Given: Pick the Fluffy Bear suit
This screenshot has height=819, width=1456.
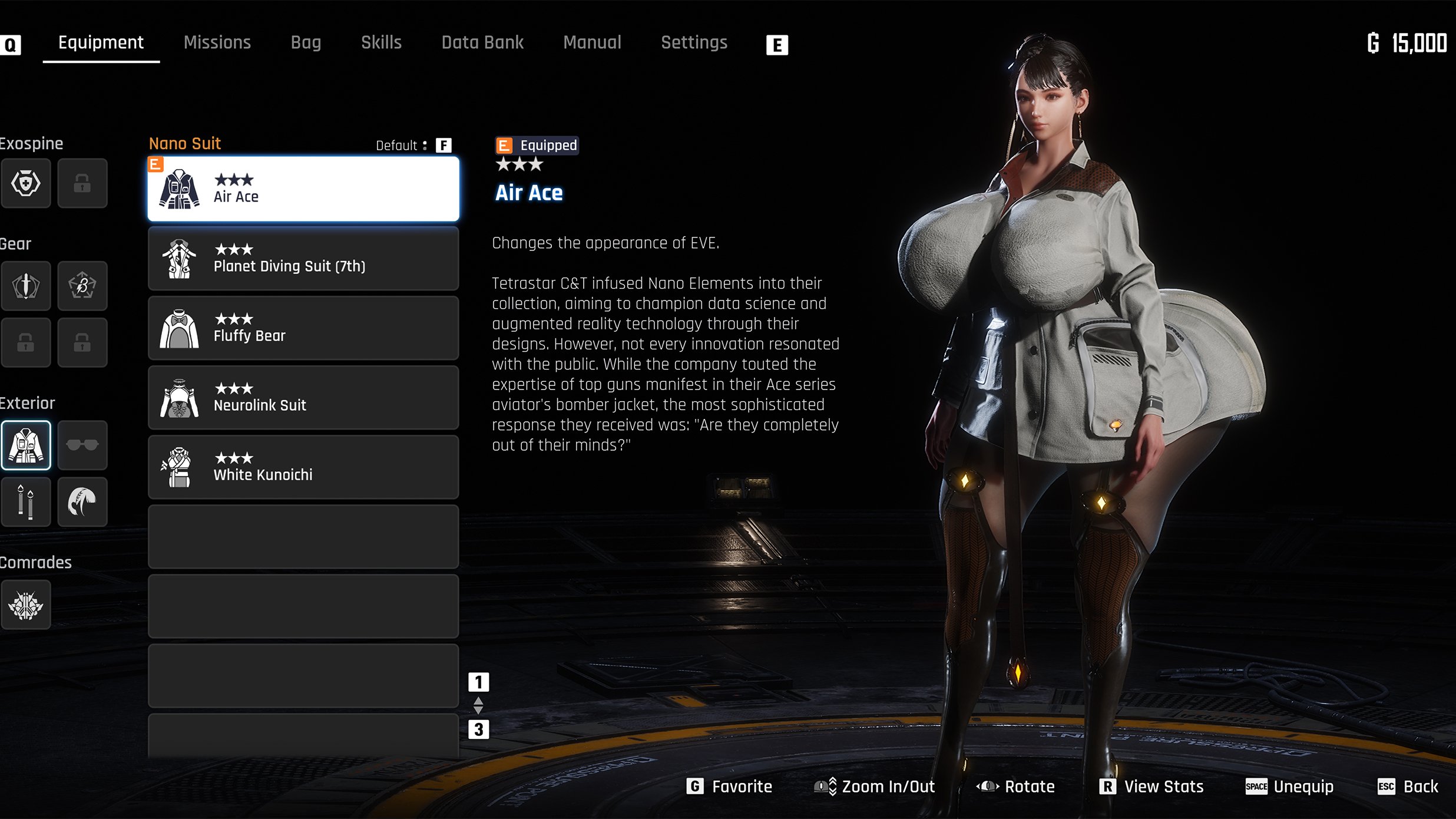Looking at the screenshot, I should [303, 328].
